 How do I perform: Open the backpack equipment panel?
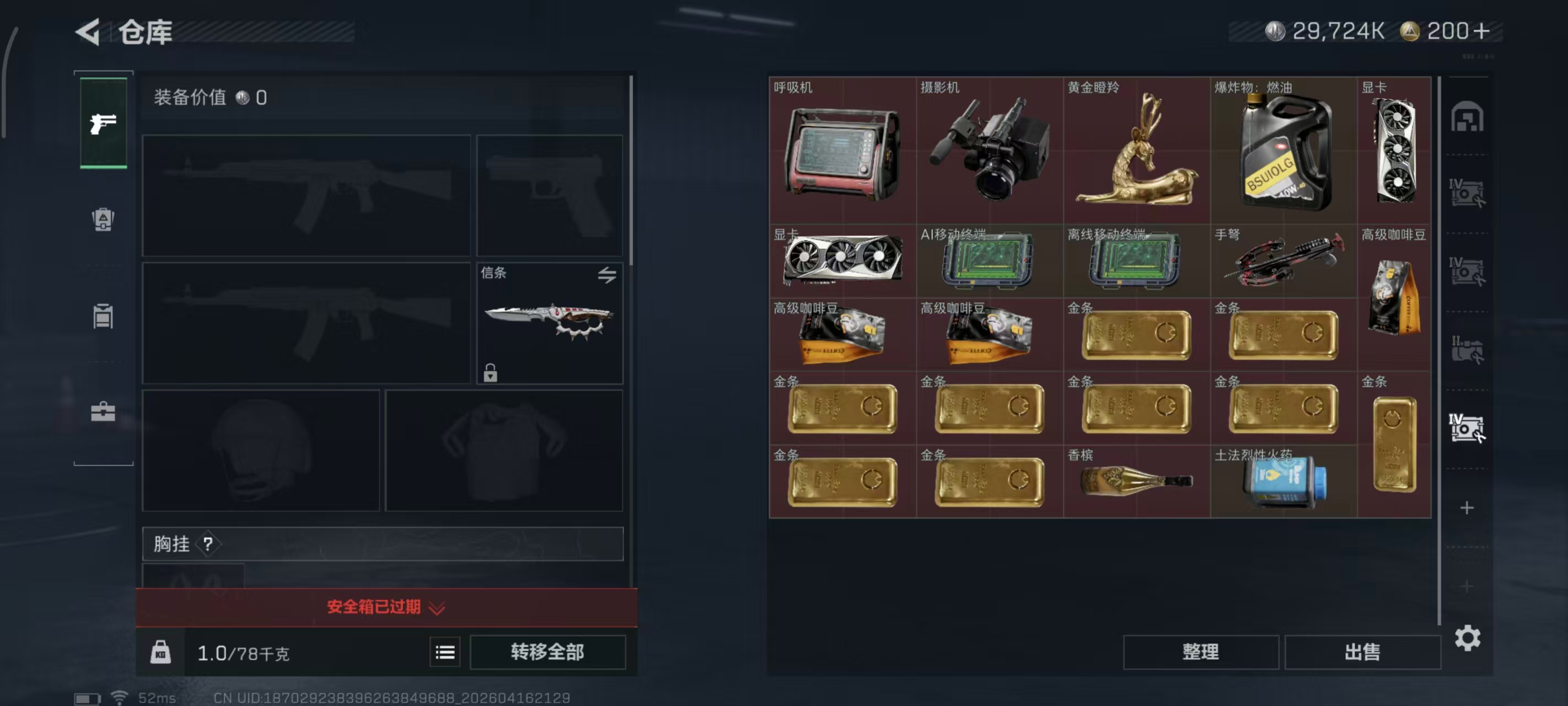tap(104, 221)
